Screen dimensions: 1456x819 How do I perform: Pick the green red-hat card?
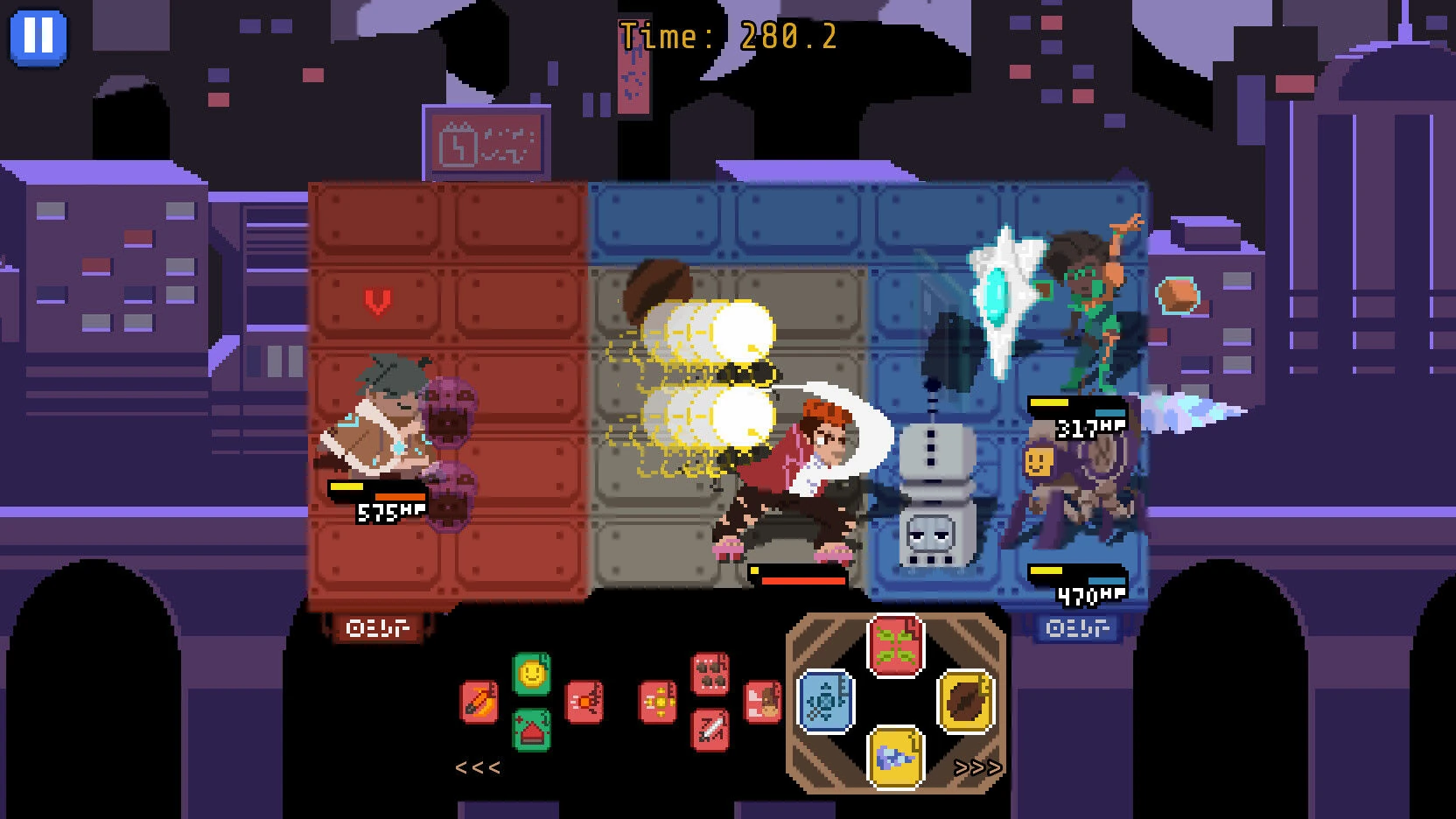[x=531, y=730]
